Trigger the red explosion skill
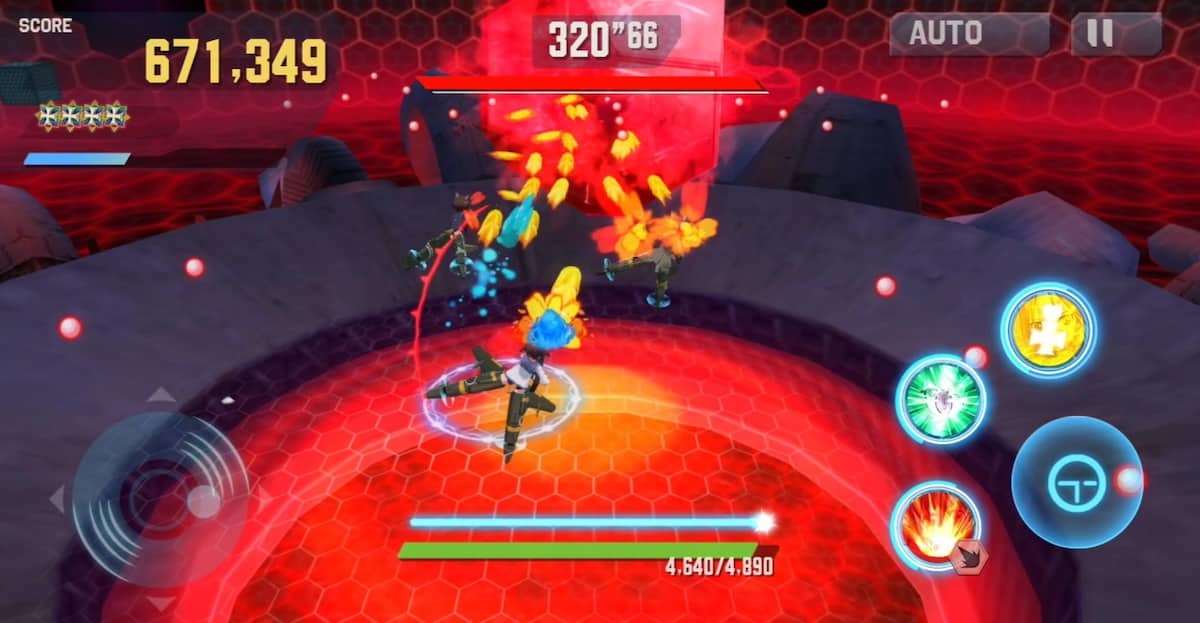 click(x=936, y=524)
